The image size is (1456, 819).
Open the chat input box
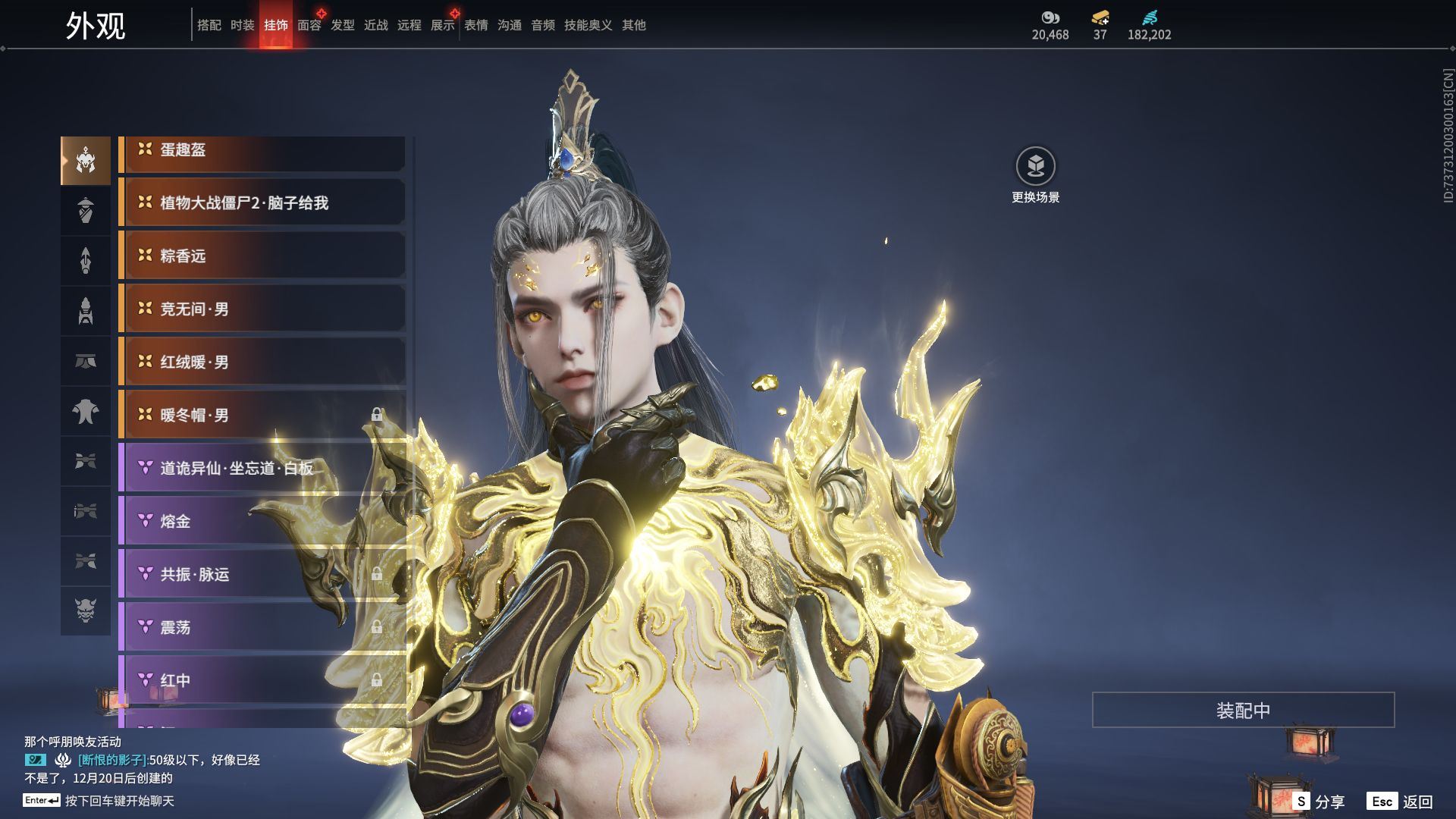119,801
